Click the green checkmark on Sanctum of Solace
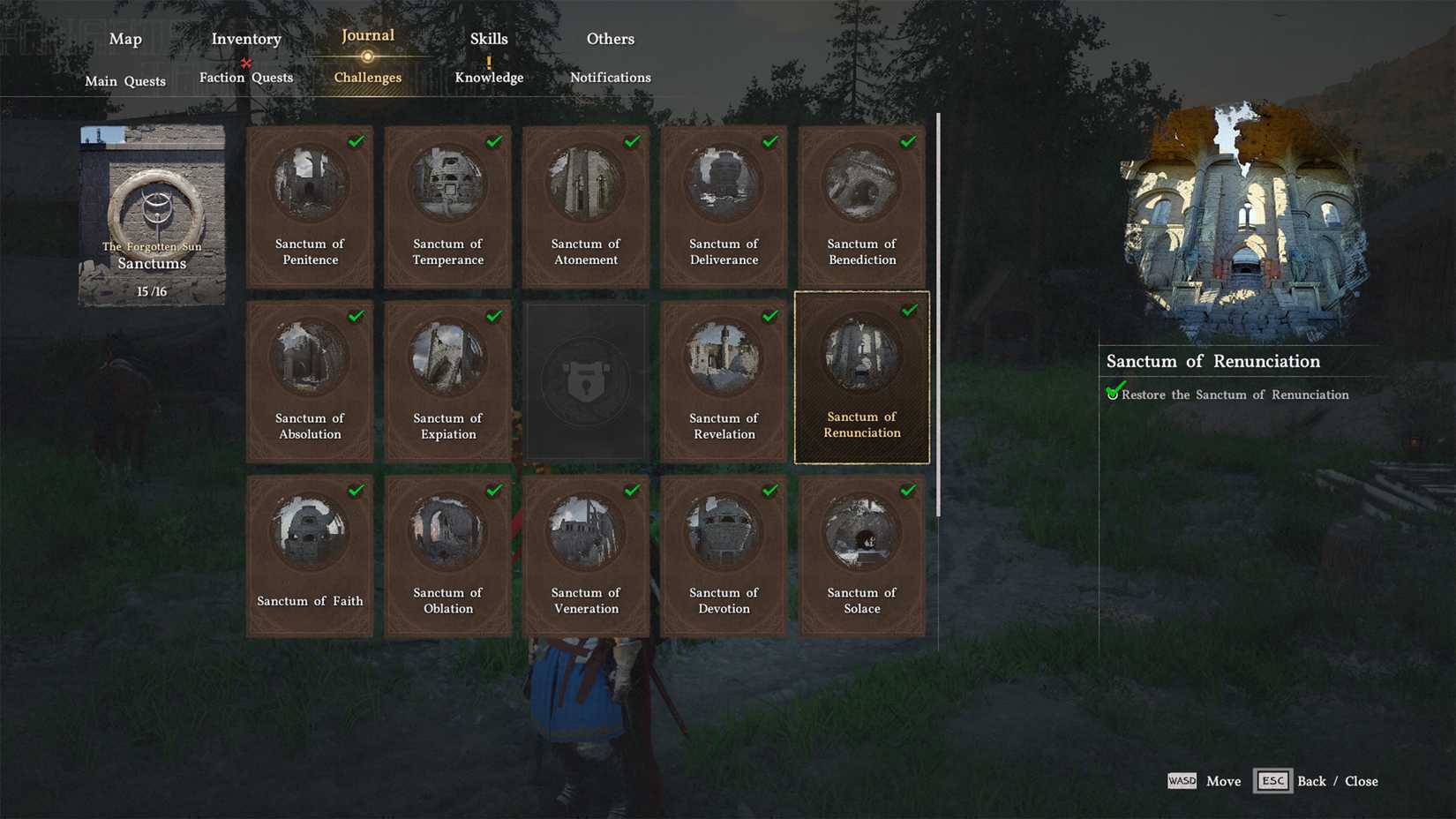The image size is (1456, 819). point(909,490)
